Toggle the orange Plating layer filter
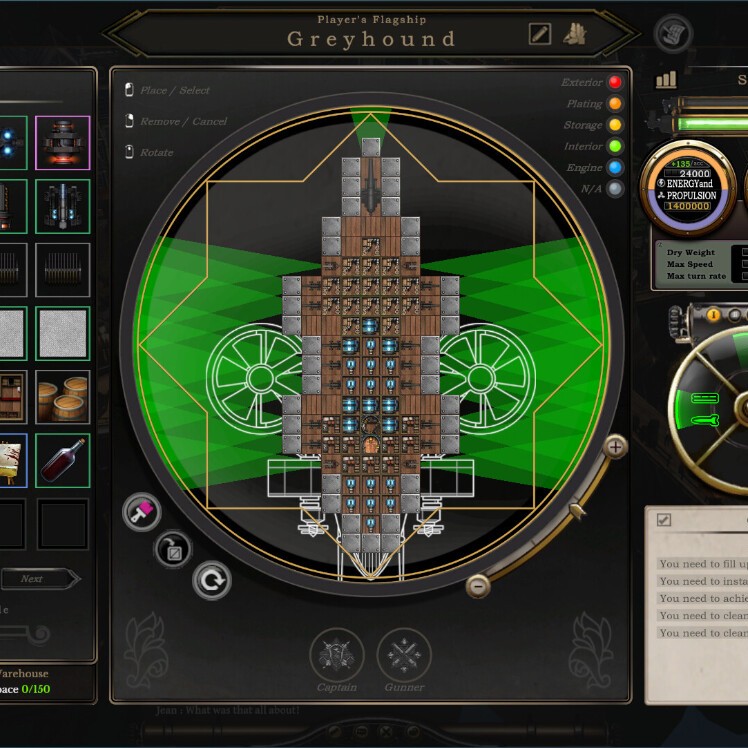The height and width of the screenshot is (748, 748). [x=615, y=104]
